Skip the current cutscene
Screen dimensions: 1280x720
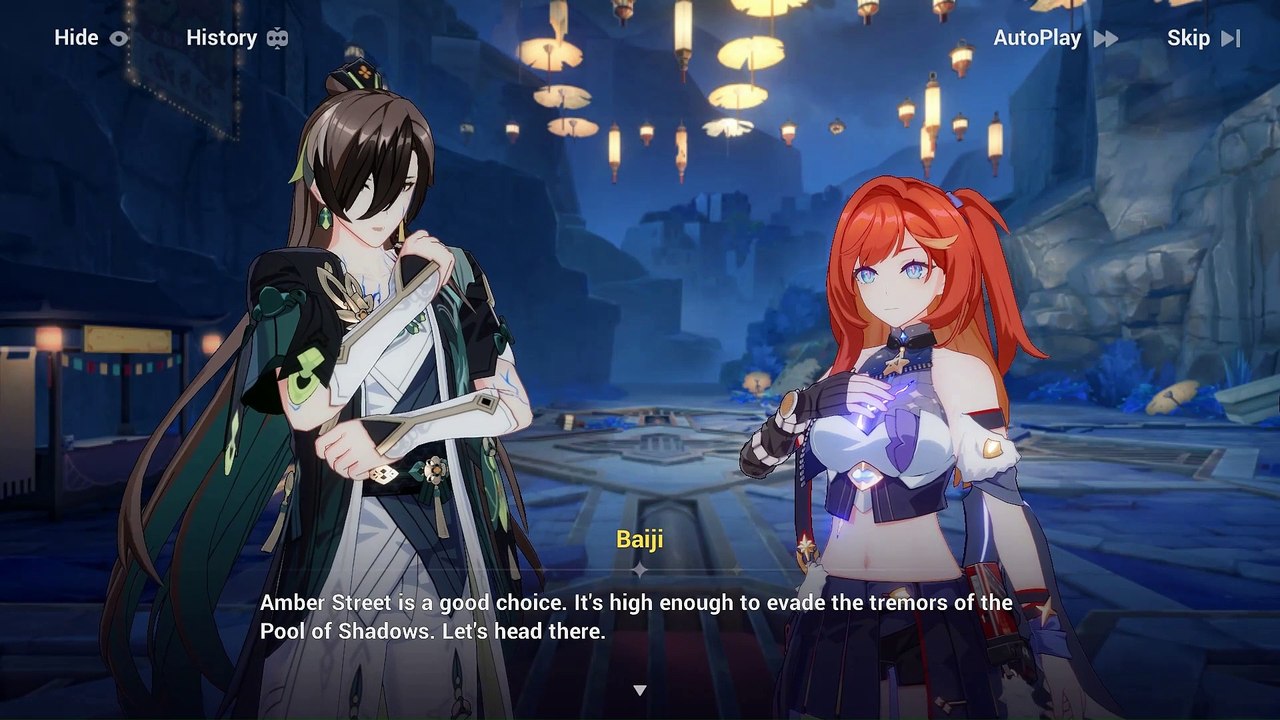pyautogui.click(x=1203, y=38)
